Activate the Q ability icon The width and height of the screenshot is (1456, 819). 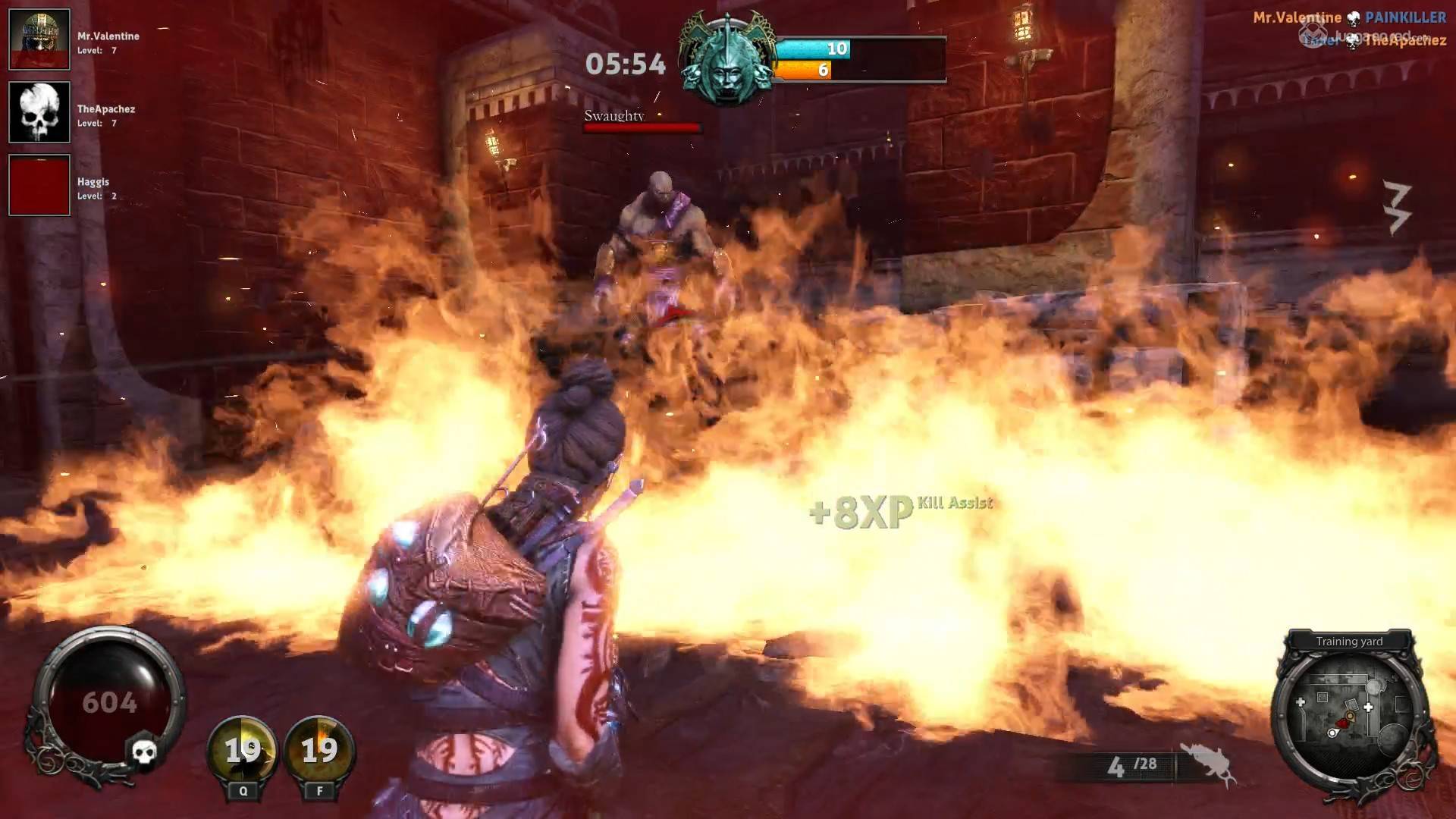click(243, 749)
